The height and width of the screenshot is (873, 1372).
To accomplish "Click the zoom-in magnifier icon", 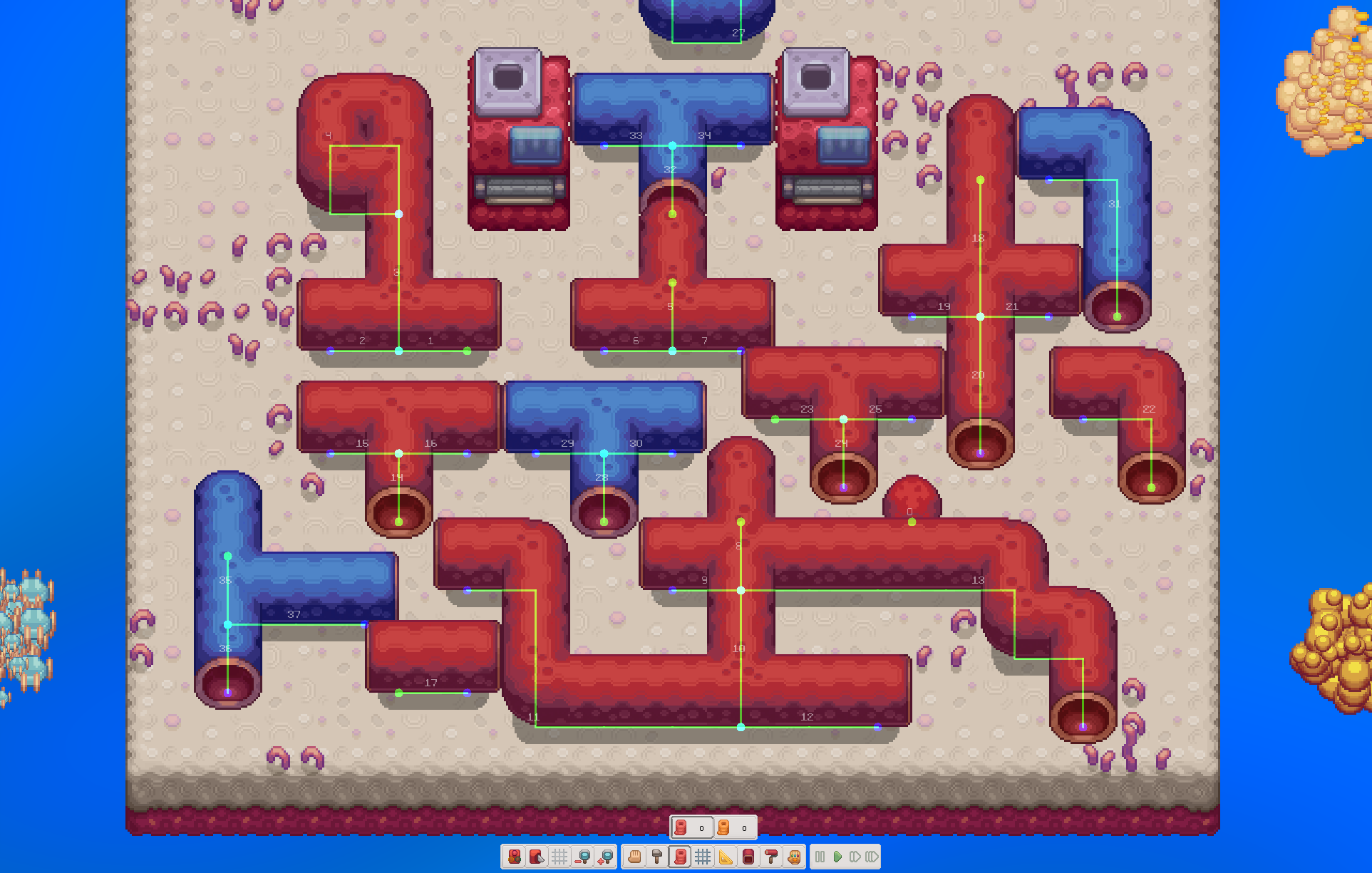I will [605, 857].
